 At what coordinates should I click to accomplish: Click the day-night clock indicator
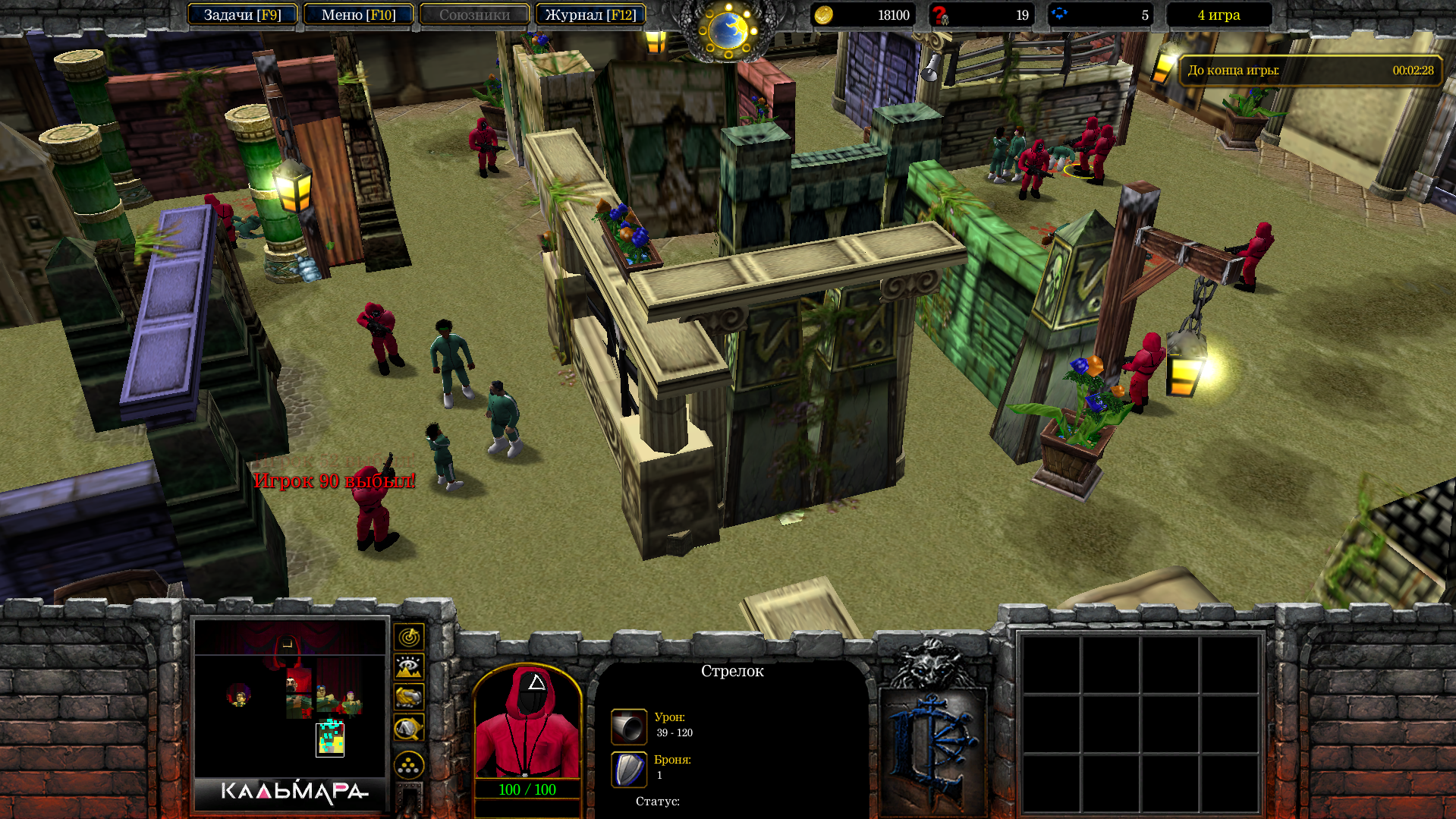click(x=728, y=30)
